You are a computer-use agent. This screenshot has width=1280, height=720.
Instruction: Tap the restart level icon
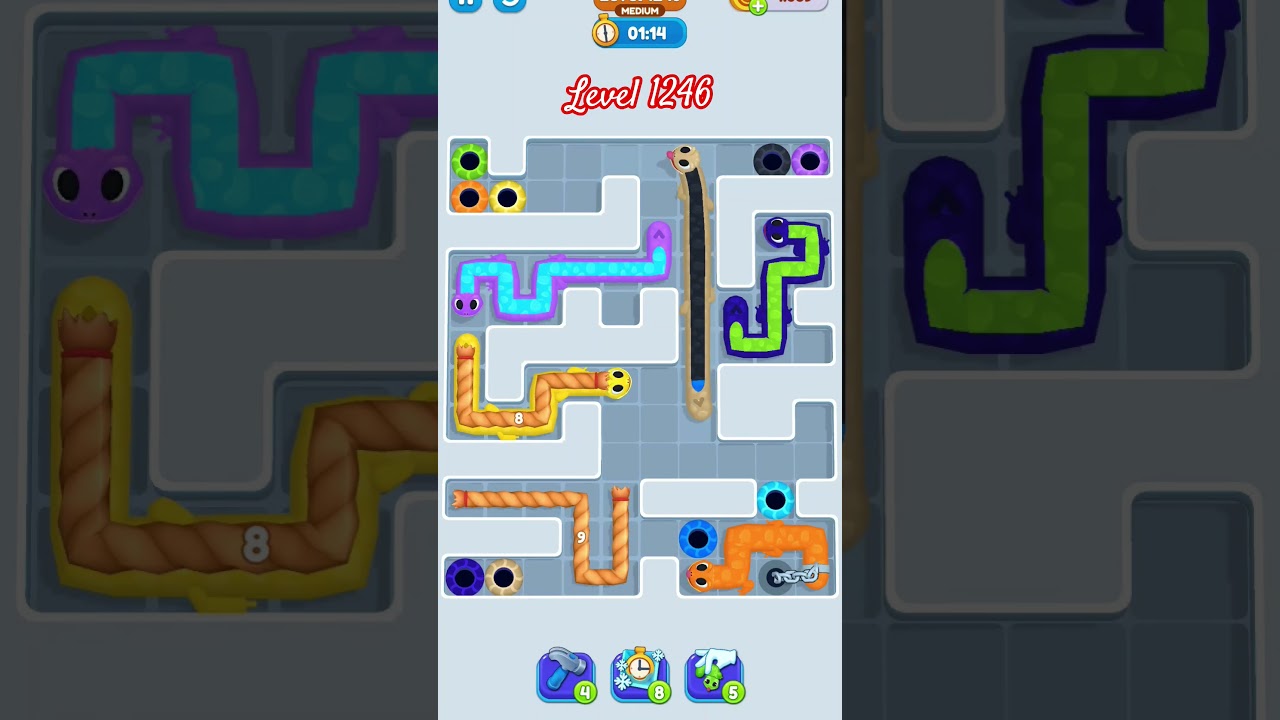508,4
